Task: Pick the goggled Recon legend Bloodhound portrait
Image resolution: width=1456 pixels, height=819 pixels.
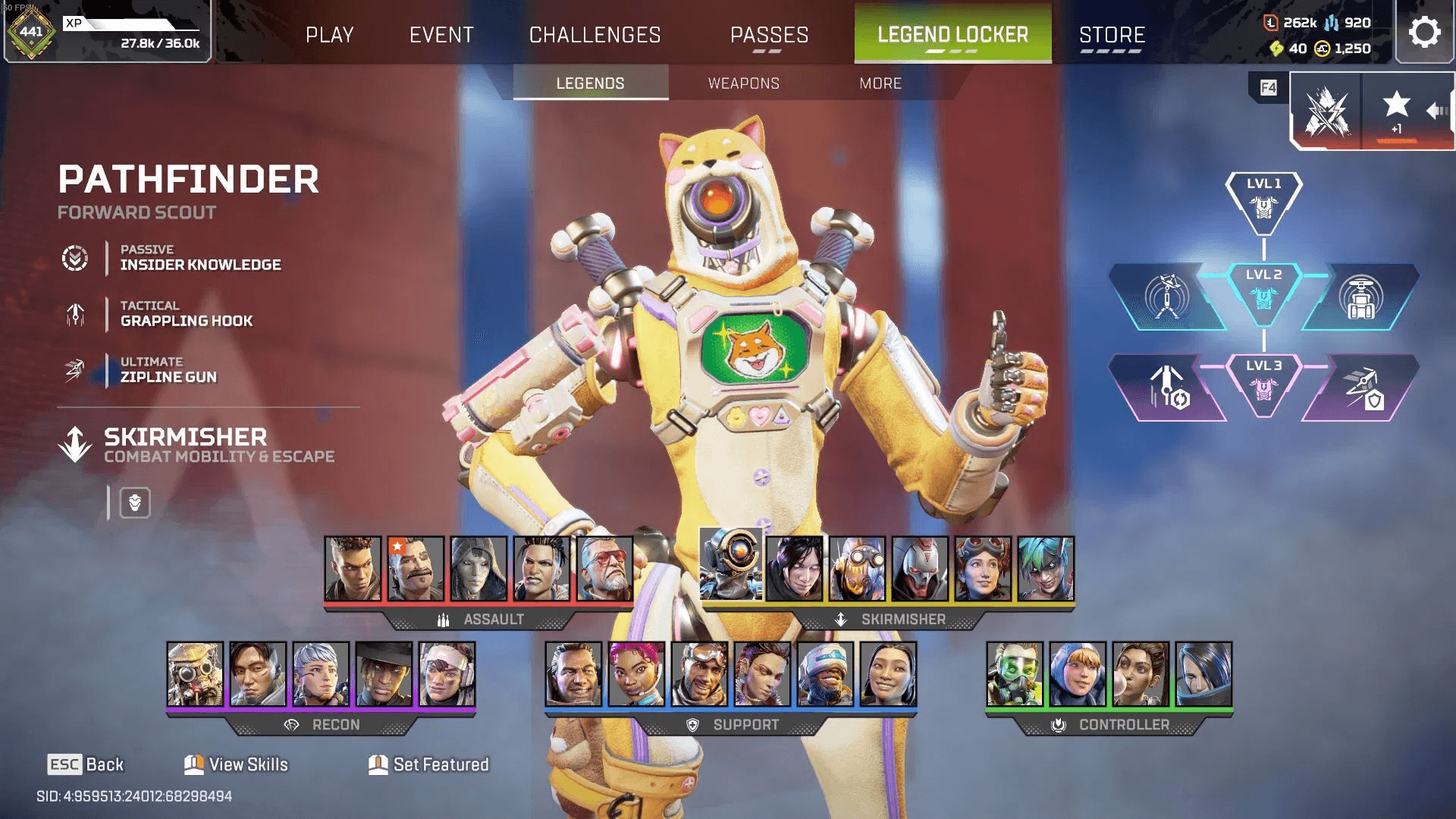Action: coord(195,674)
